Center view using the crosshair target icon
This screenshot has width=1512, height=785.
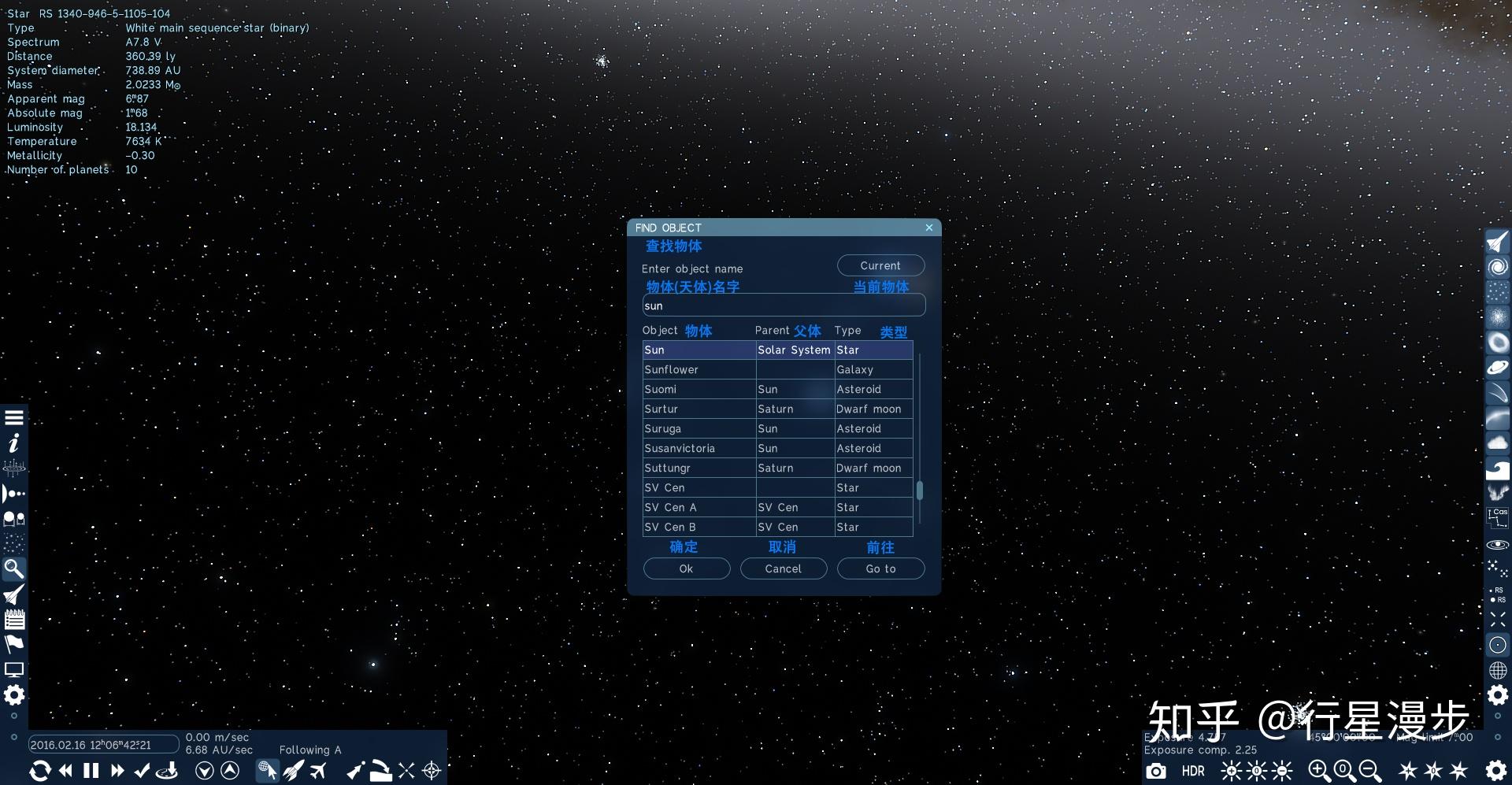[431, 772]
